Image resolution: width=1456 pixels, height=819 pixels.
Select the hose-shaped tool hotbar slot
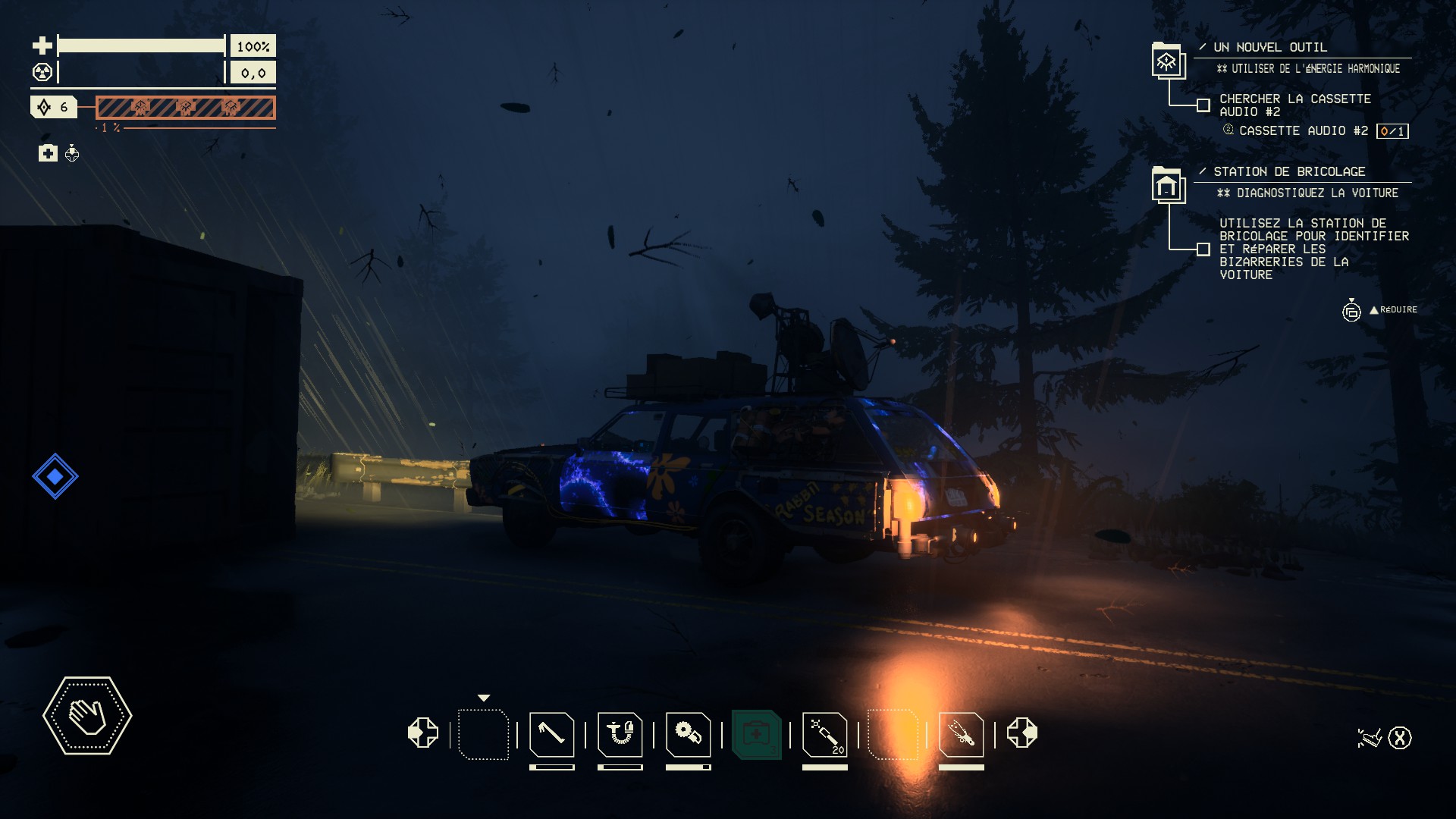pyautogui.click(x=620, y=734)
